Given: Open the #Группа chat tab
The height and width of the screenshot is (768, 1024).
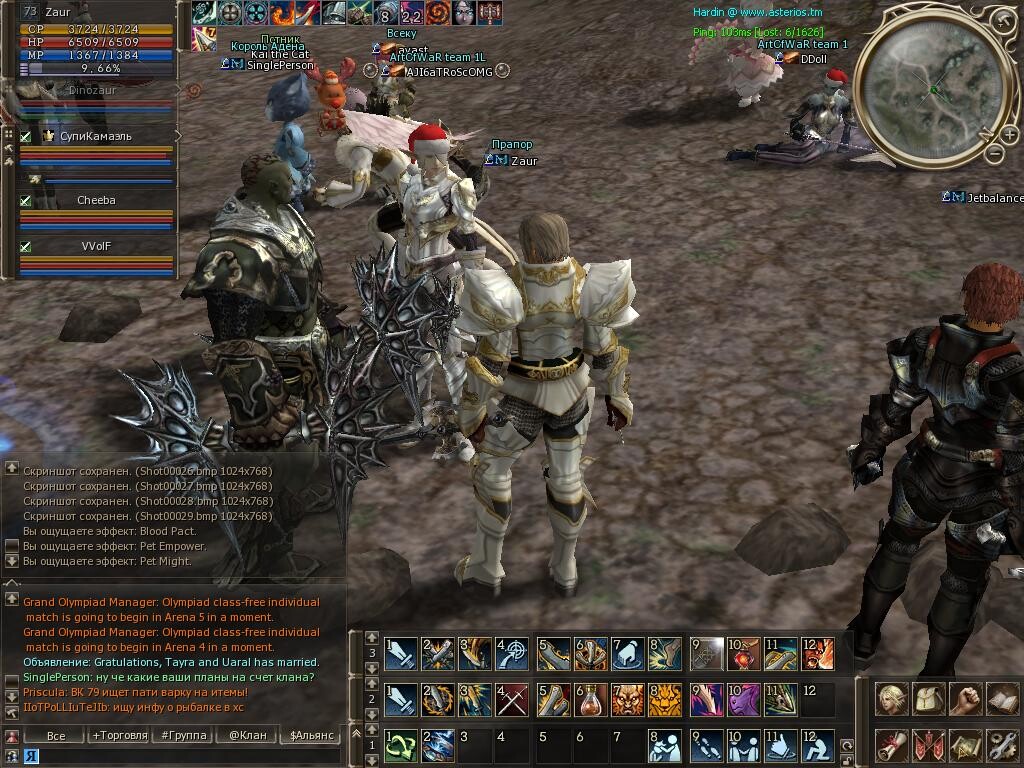Looking at the screenshot, I should [184, 735].
